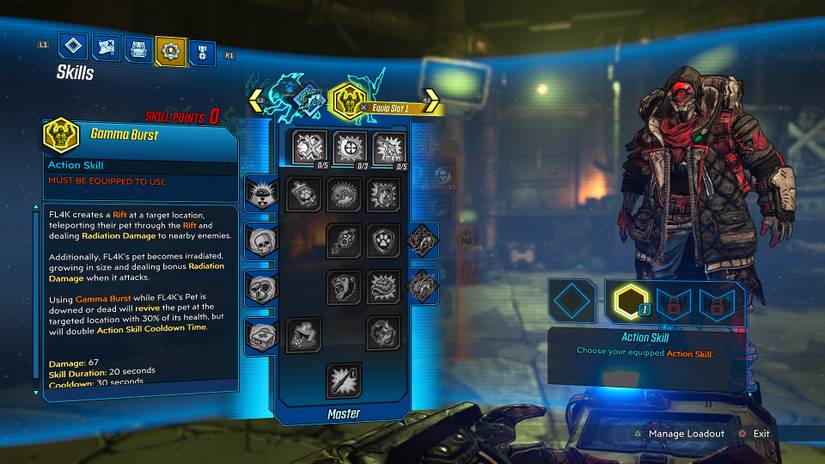825x464 pixels.
Task: Exit the skills screen
Action: pos(762,434)
